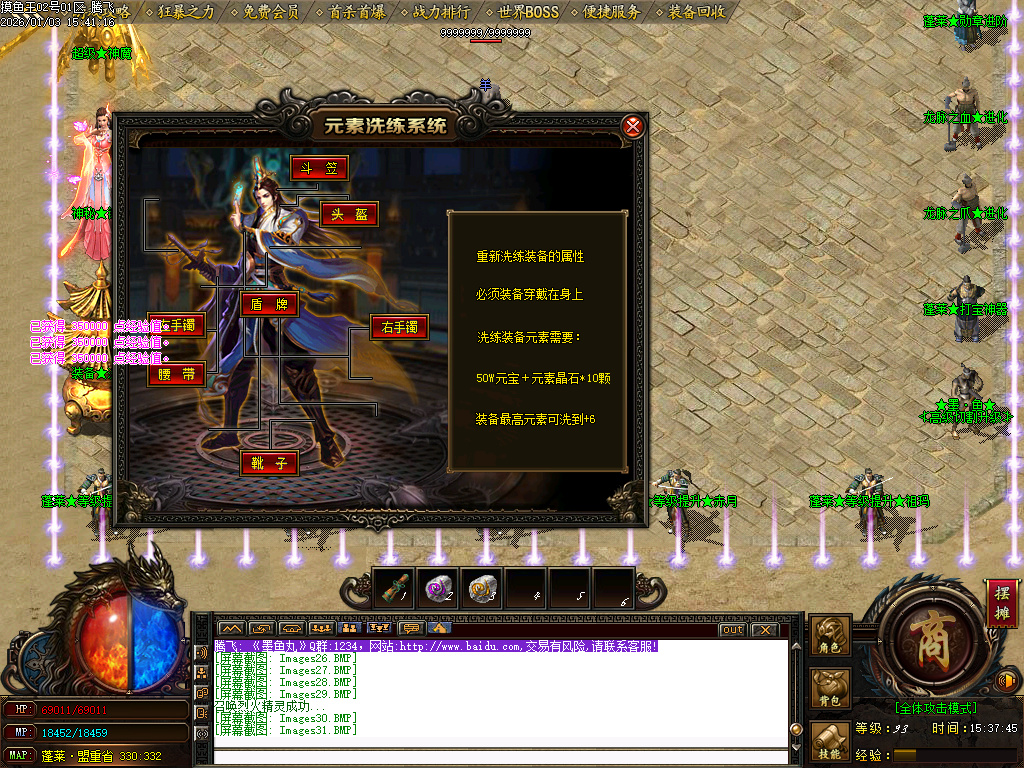1024x768 pixels.
Task: Open the 技能 skills panel
Action: tap(830, 742)
